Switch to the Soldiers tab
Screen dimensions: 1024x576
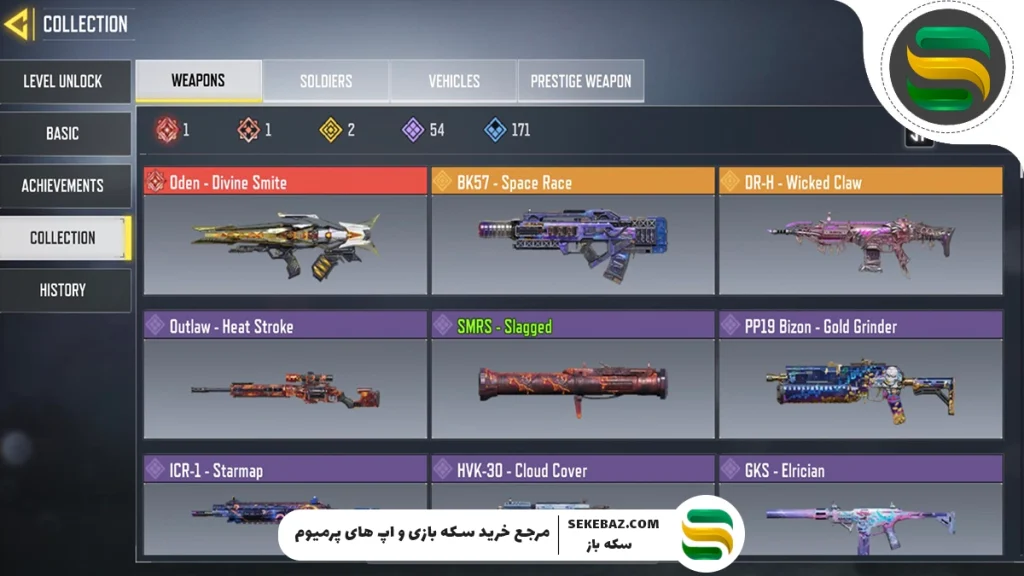326,81
